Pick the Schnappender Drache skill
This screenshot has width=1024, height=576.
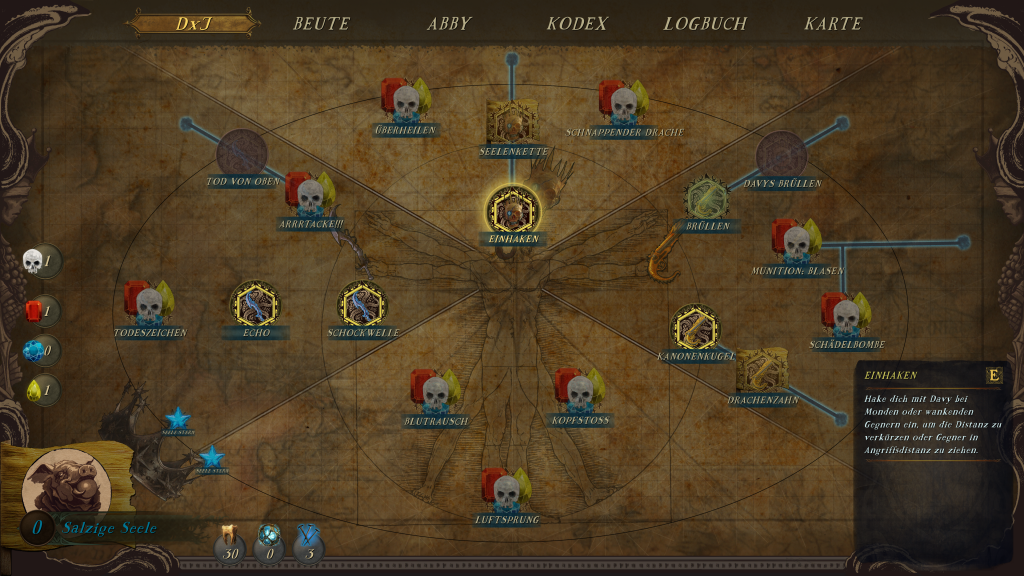tap(624, 103)
